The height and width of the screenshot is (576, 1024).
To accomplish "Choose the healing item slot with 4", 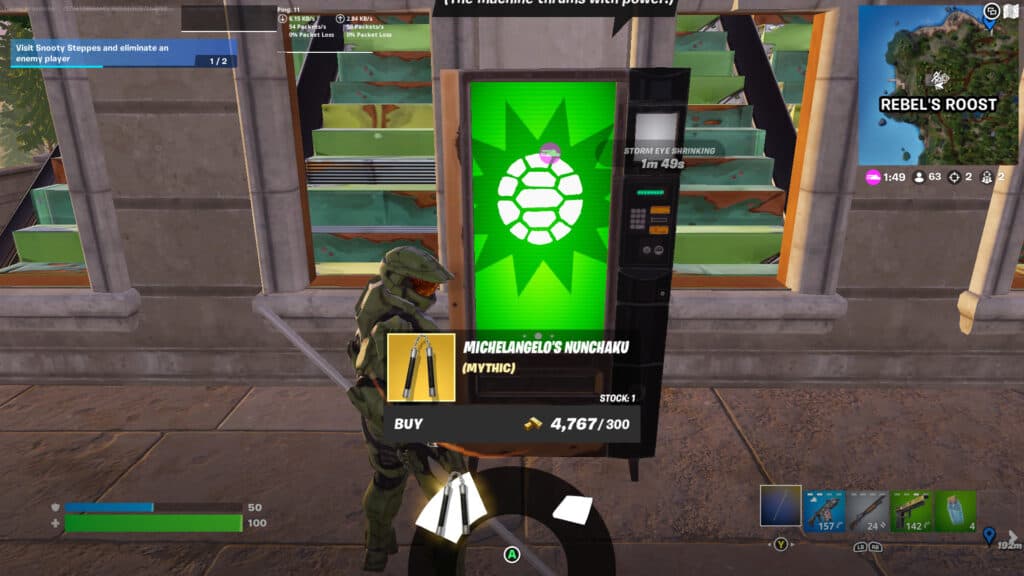I will point(957,509).
